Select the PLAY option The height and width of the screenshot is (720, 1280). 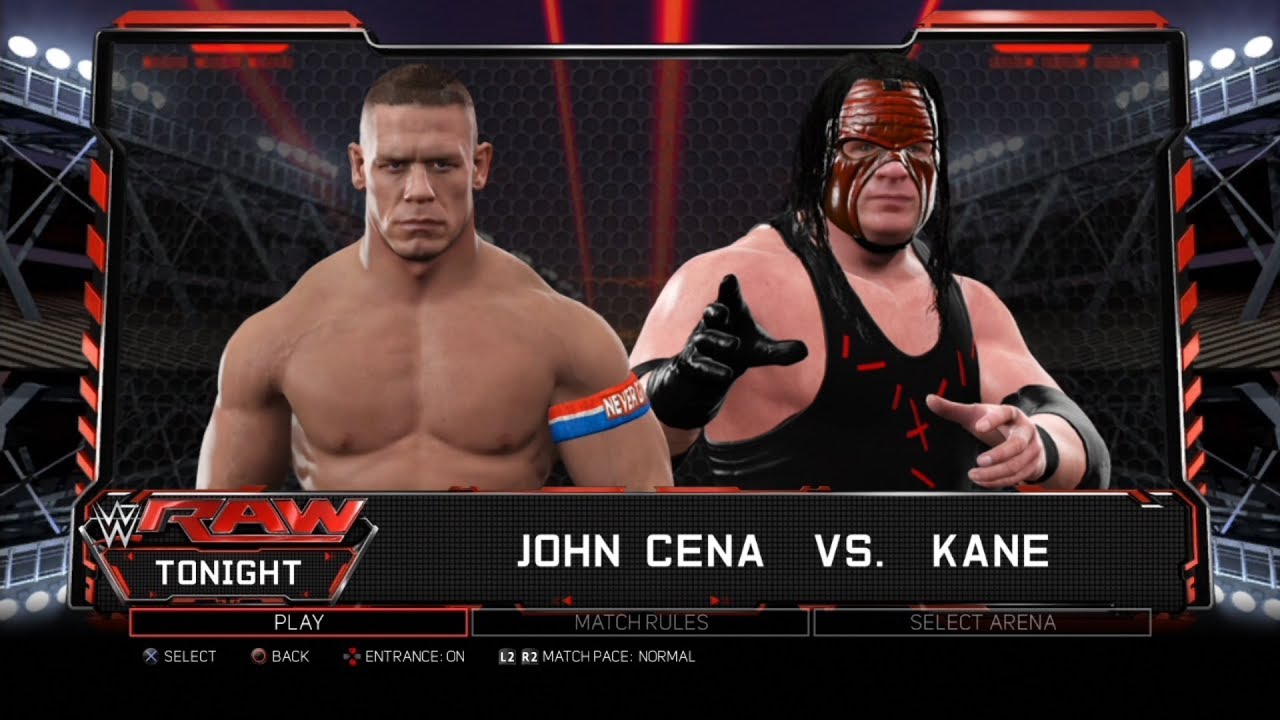tap(298, 622)
